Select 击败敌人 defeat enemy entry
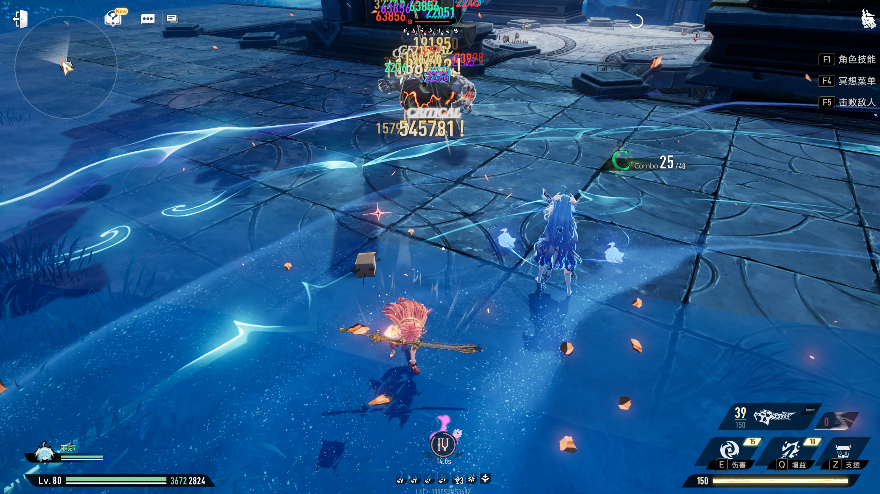Viewport: 880px width, 494px height. coord(848,102)
